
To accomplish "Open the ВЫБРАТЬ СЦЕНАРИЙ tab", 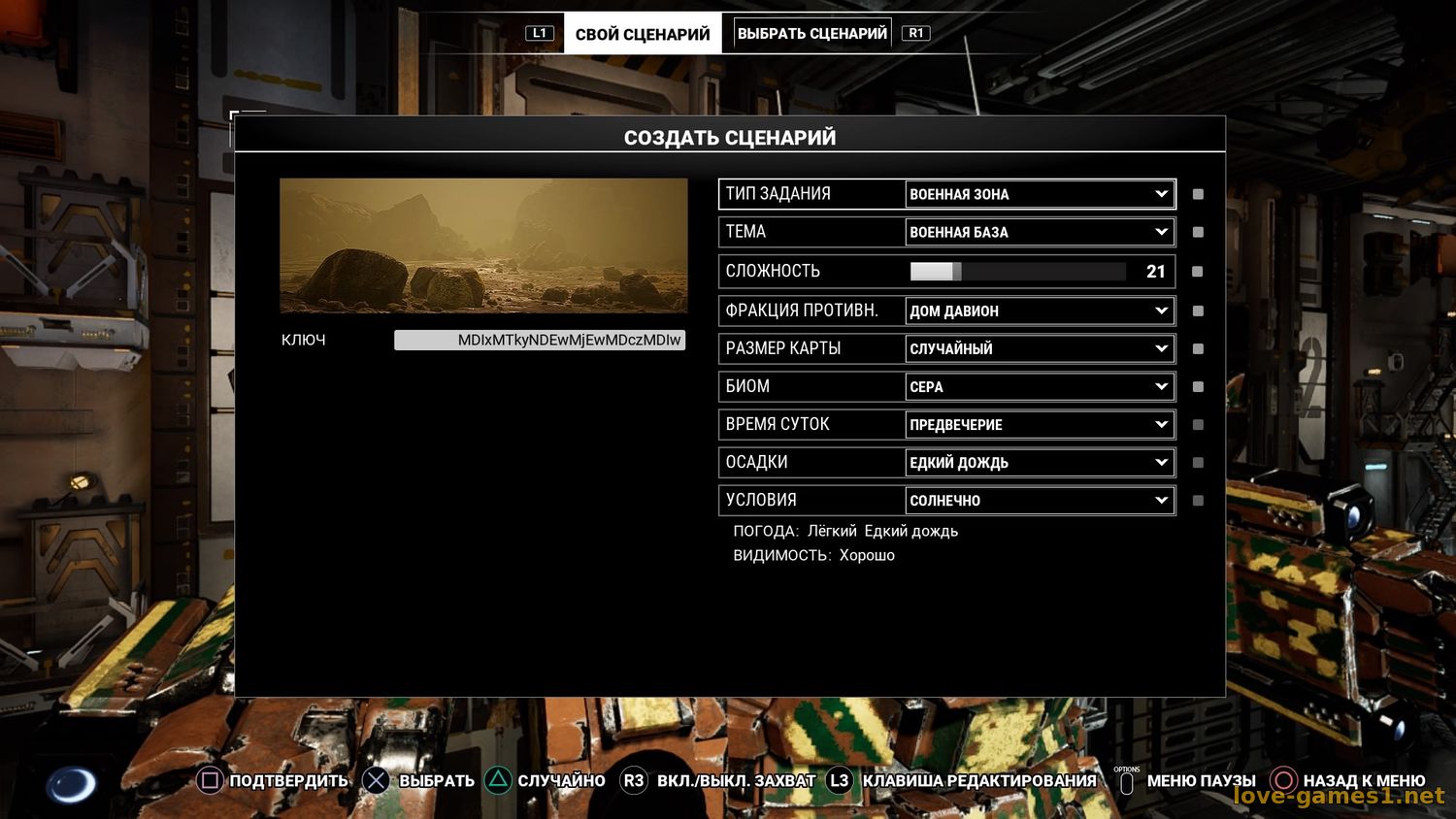I will click(x=811, y=33).
